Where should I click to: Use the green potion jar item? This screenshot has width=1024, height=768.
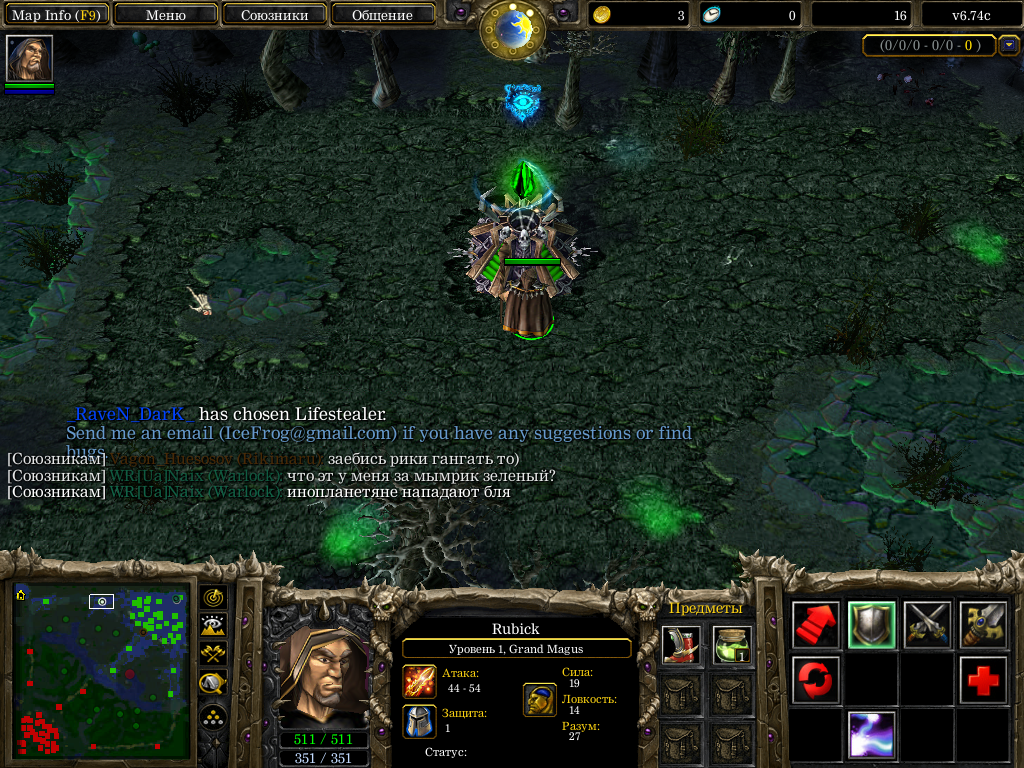click(x=732, y=645)
